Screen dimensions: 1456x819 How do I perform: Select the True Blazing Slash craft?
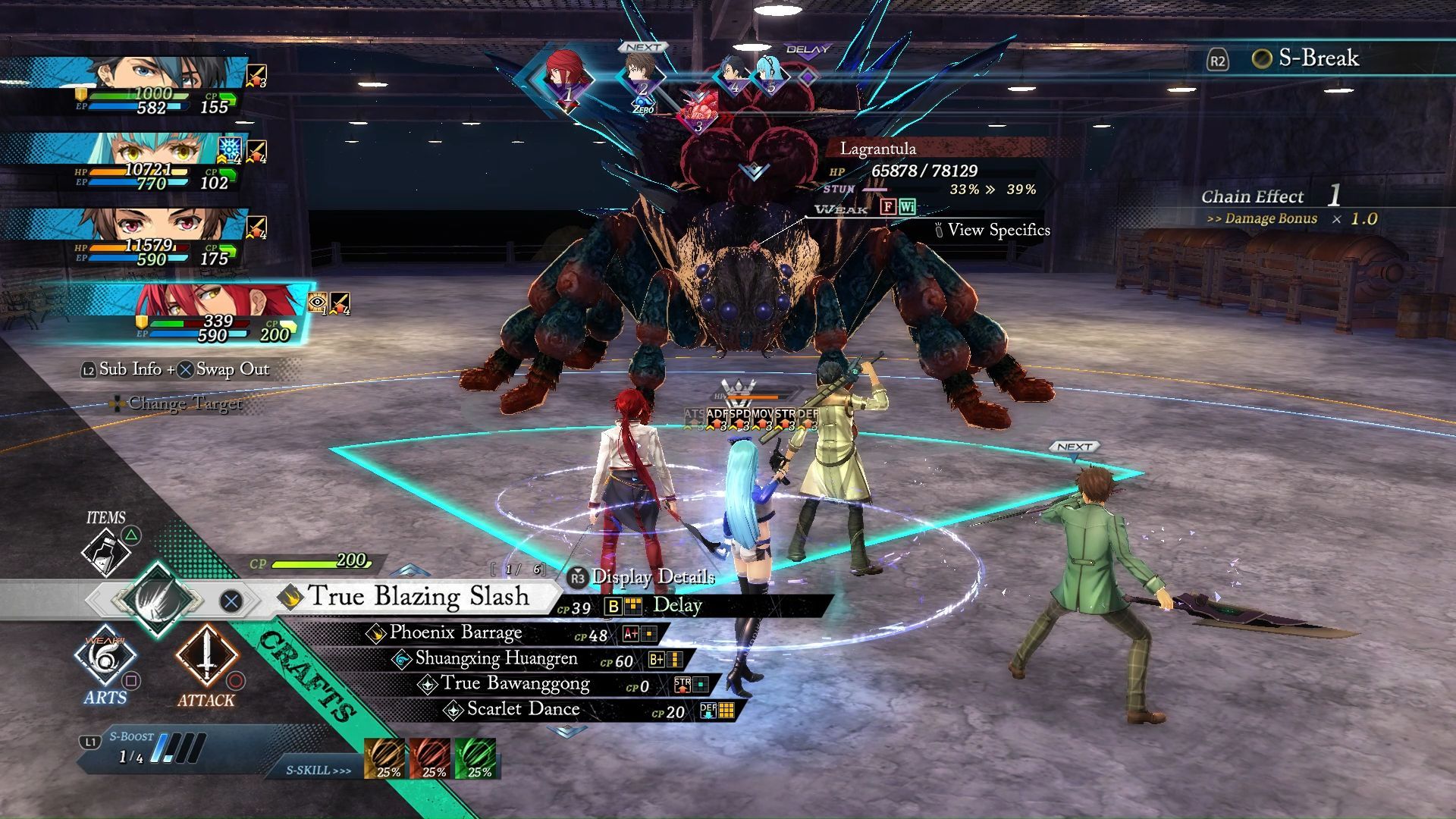[417, 597]
